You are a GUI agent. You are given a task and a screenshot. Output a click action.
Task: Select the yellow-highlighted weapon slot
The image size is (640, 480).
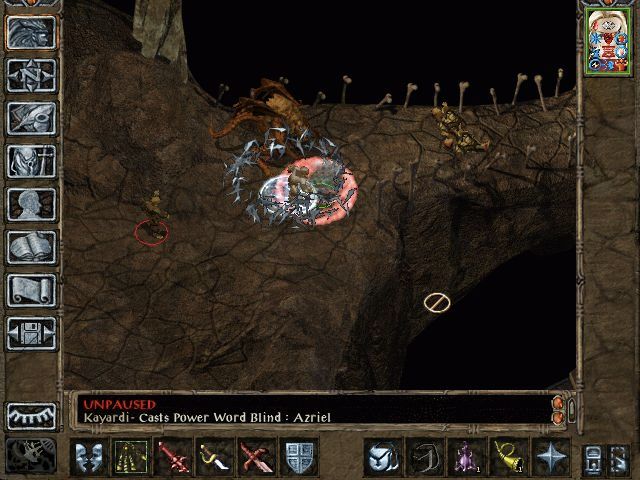[x=130, y=458]
